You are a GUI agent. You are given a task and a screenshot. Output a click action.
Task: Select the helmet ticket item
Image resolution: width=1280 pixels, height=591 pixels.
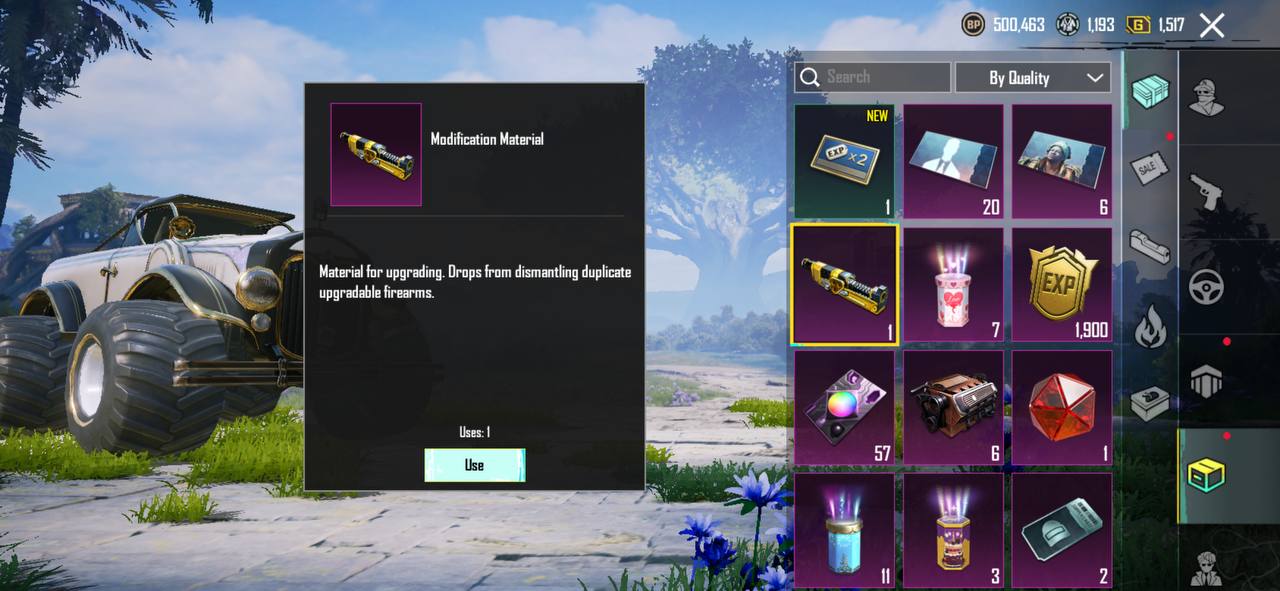[x=1062, y=530]
